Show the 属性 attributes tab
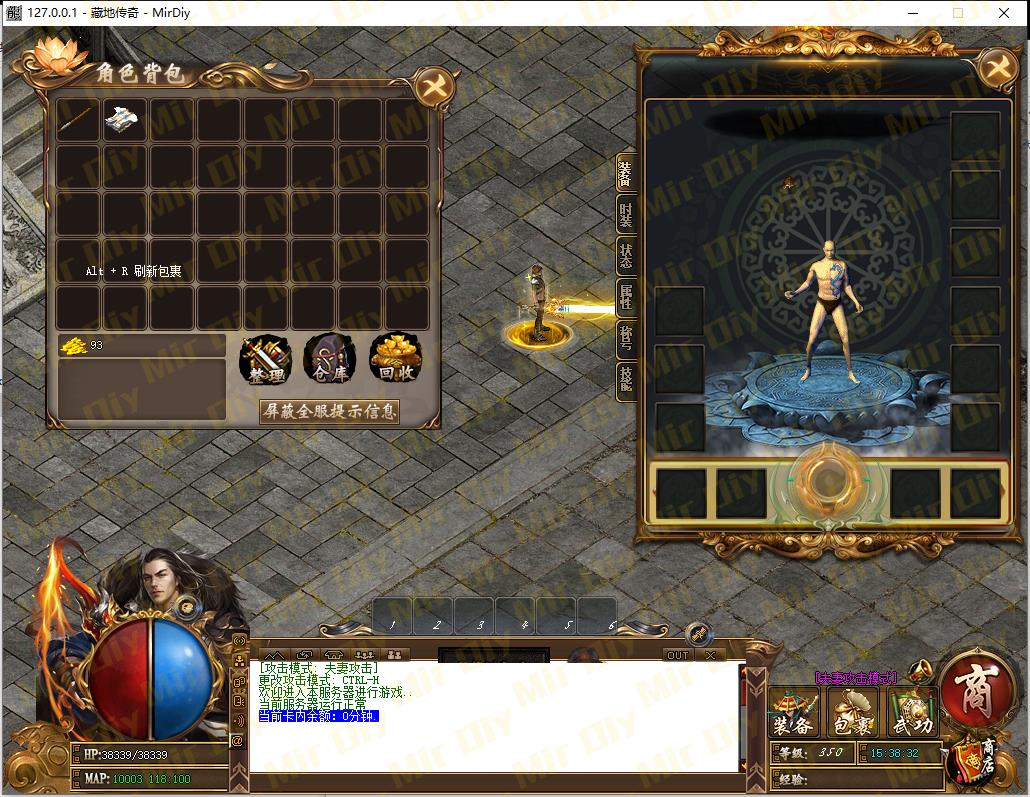1030x797 pixels. 626,298
